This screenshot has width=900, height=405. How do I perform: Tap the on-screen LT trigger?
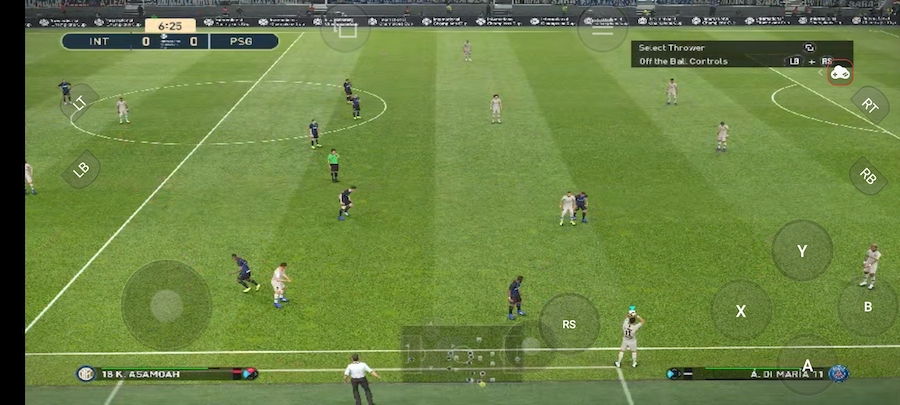80,101
